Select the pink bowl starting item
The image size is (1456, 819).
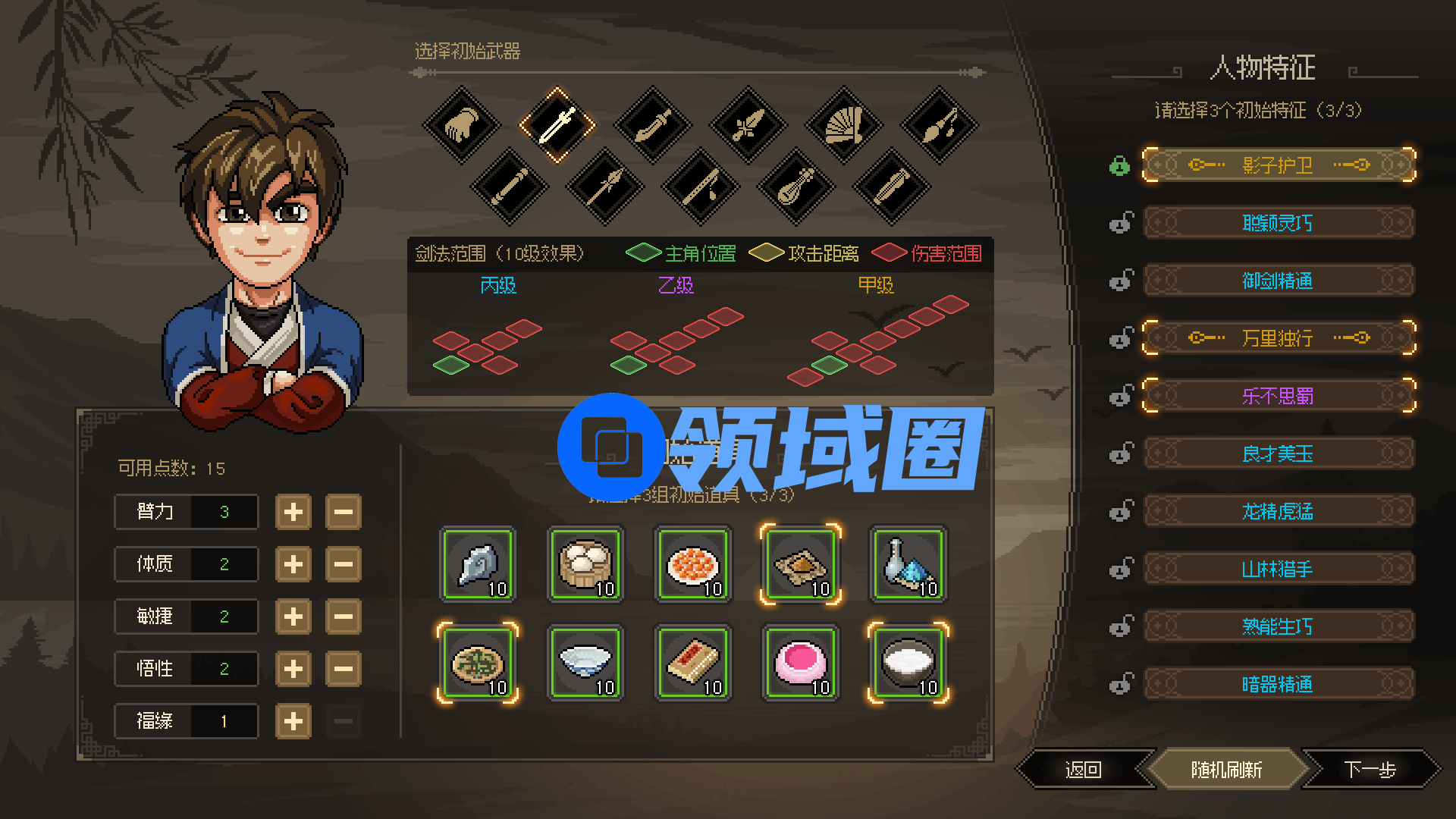[x=800, y=664]
